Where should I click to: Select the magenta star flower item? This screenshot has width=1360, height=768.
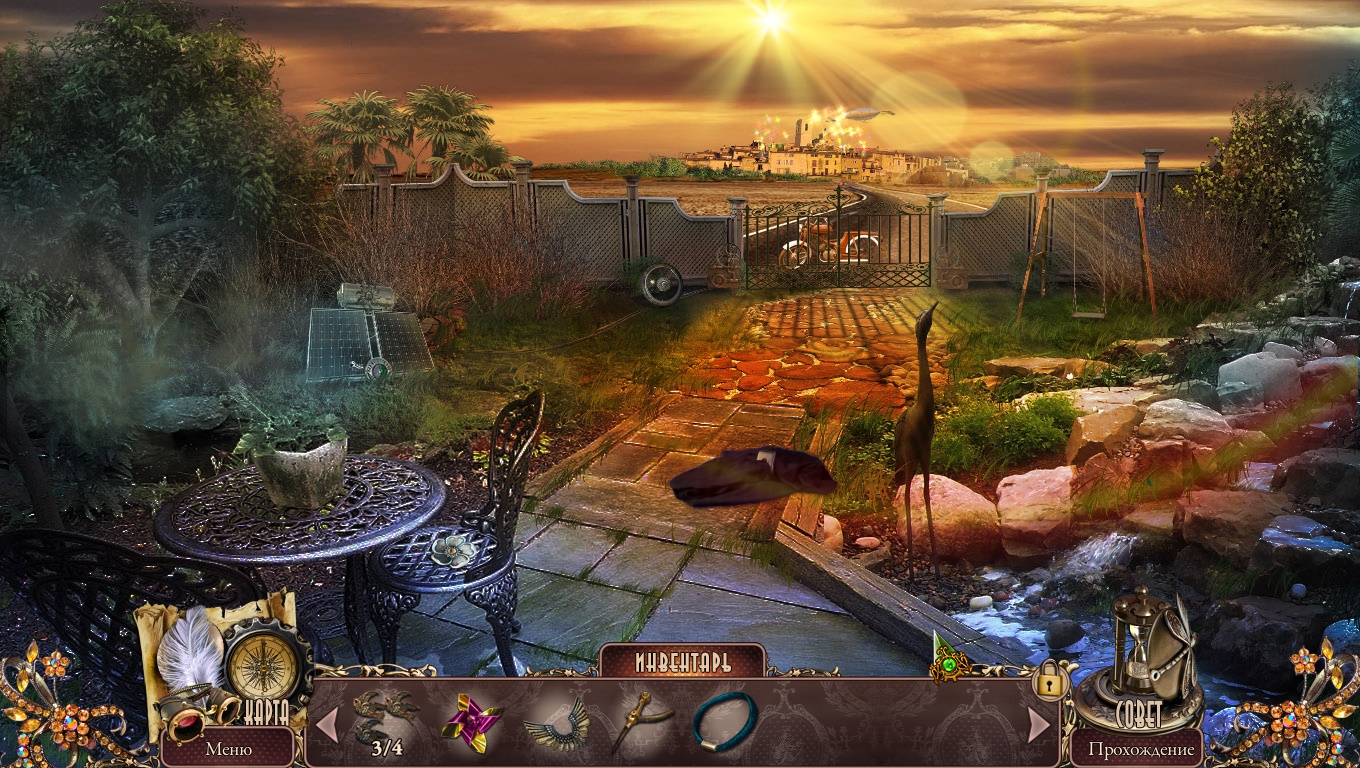point(470,720)
